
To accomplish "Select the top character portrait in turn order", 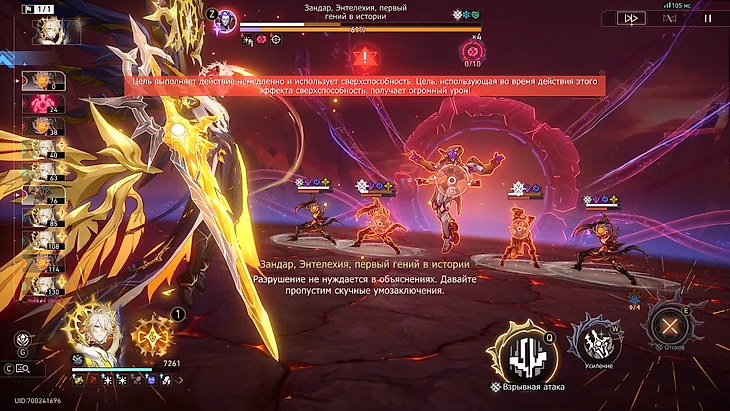I will coord(43,30).
